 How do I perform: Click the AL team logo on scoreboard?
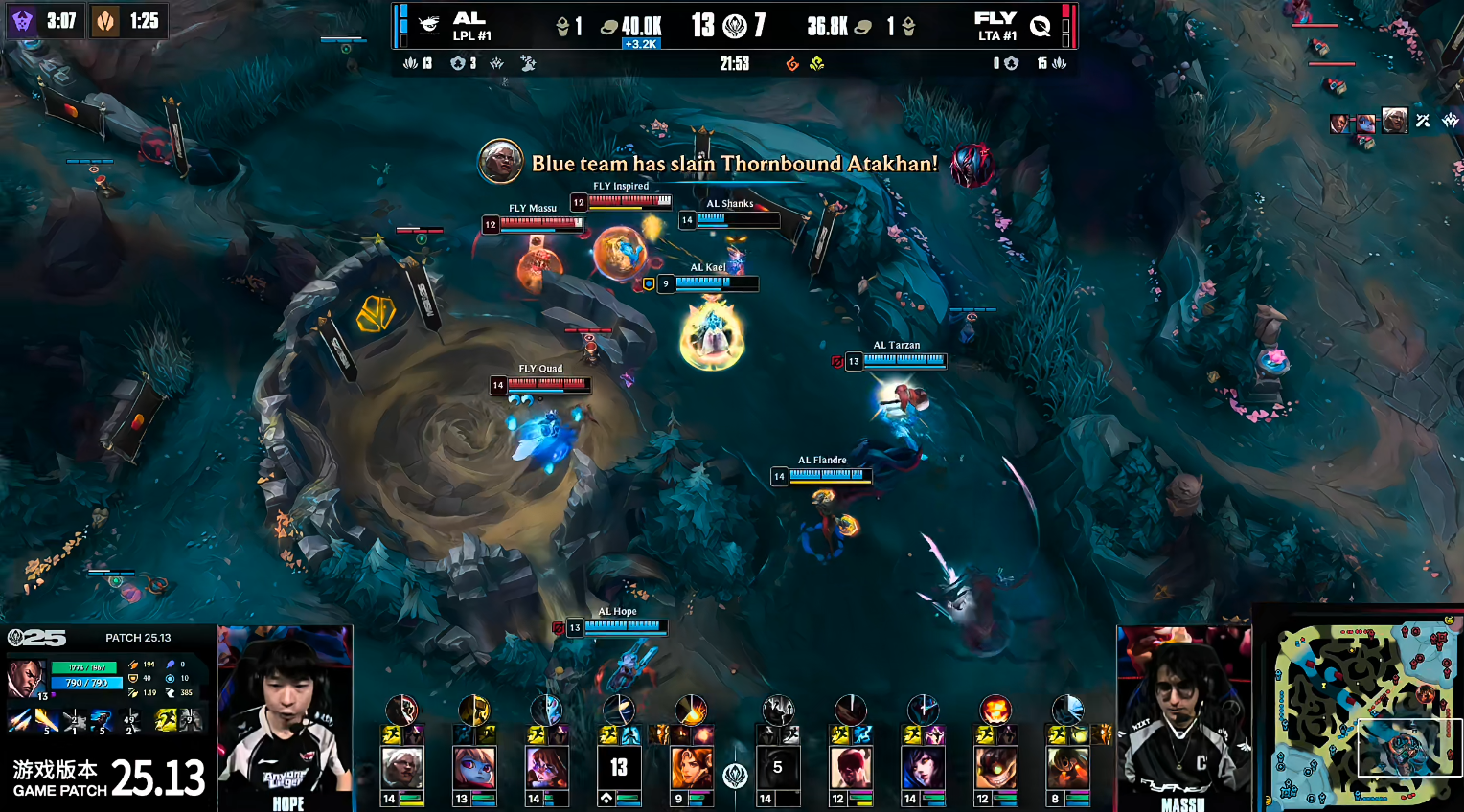(x=430, y=26)
